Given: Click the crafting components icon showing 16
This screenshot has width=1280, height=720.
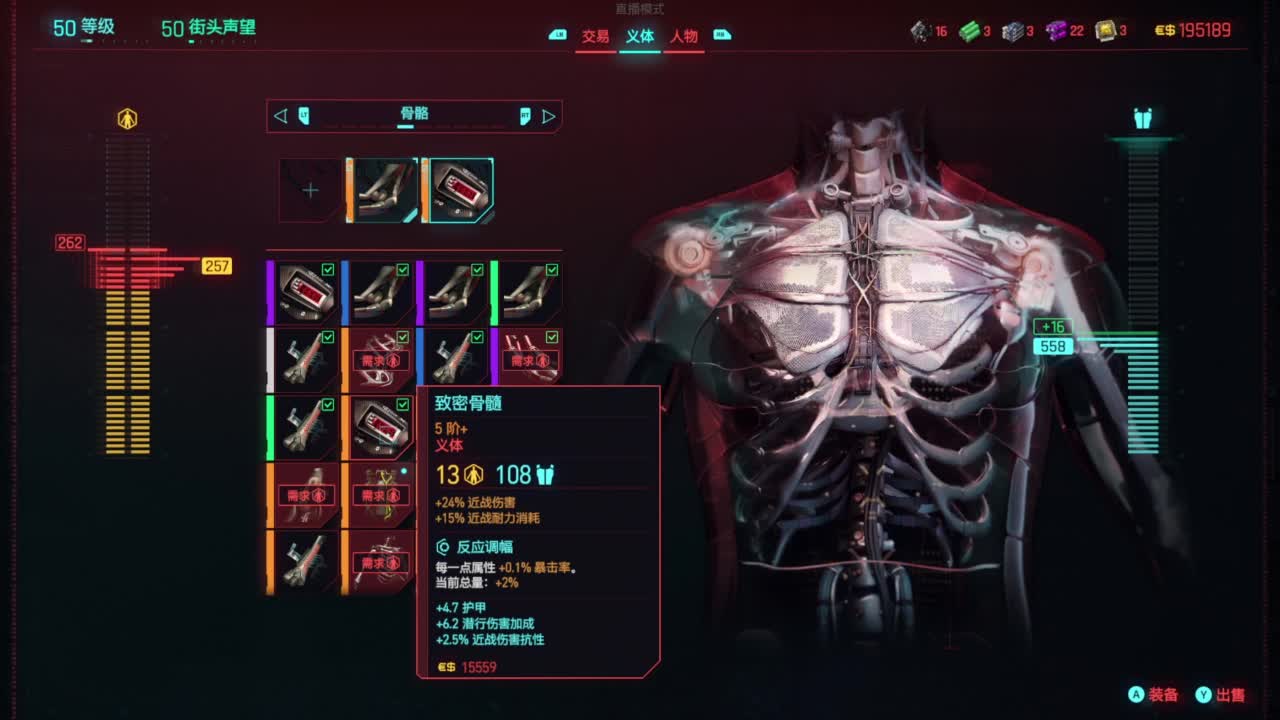Looking at the screenshot, I should pyautogui.click(x=922, y=30).
